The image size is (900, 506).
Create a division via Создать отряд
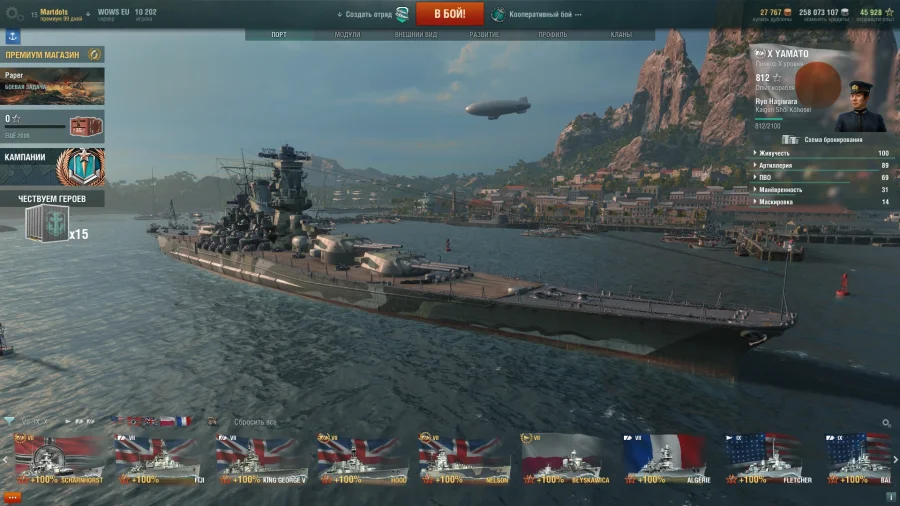(366, 15)
